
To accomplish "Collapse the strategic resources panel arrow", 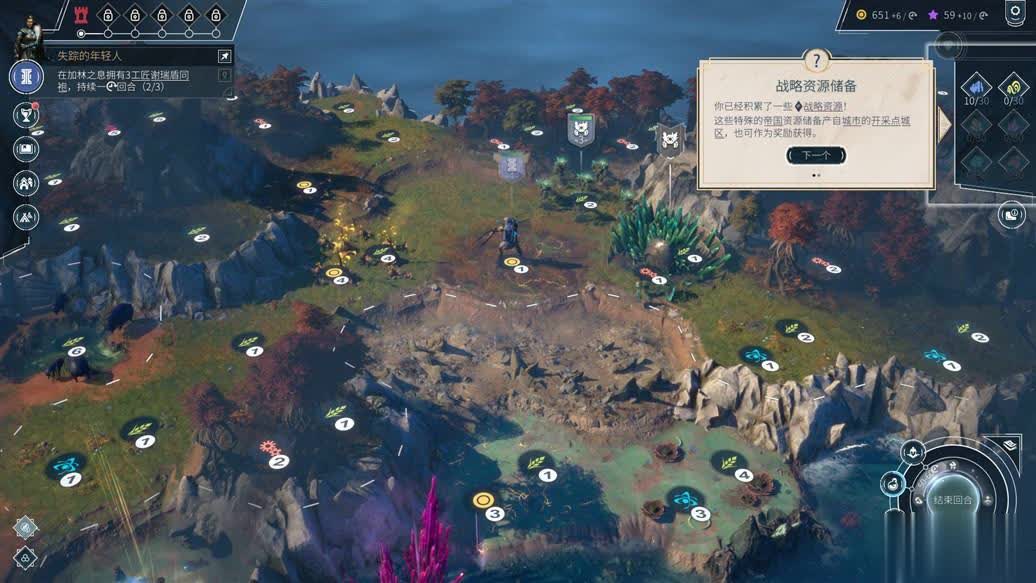I will [945, 122].
